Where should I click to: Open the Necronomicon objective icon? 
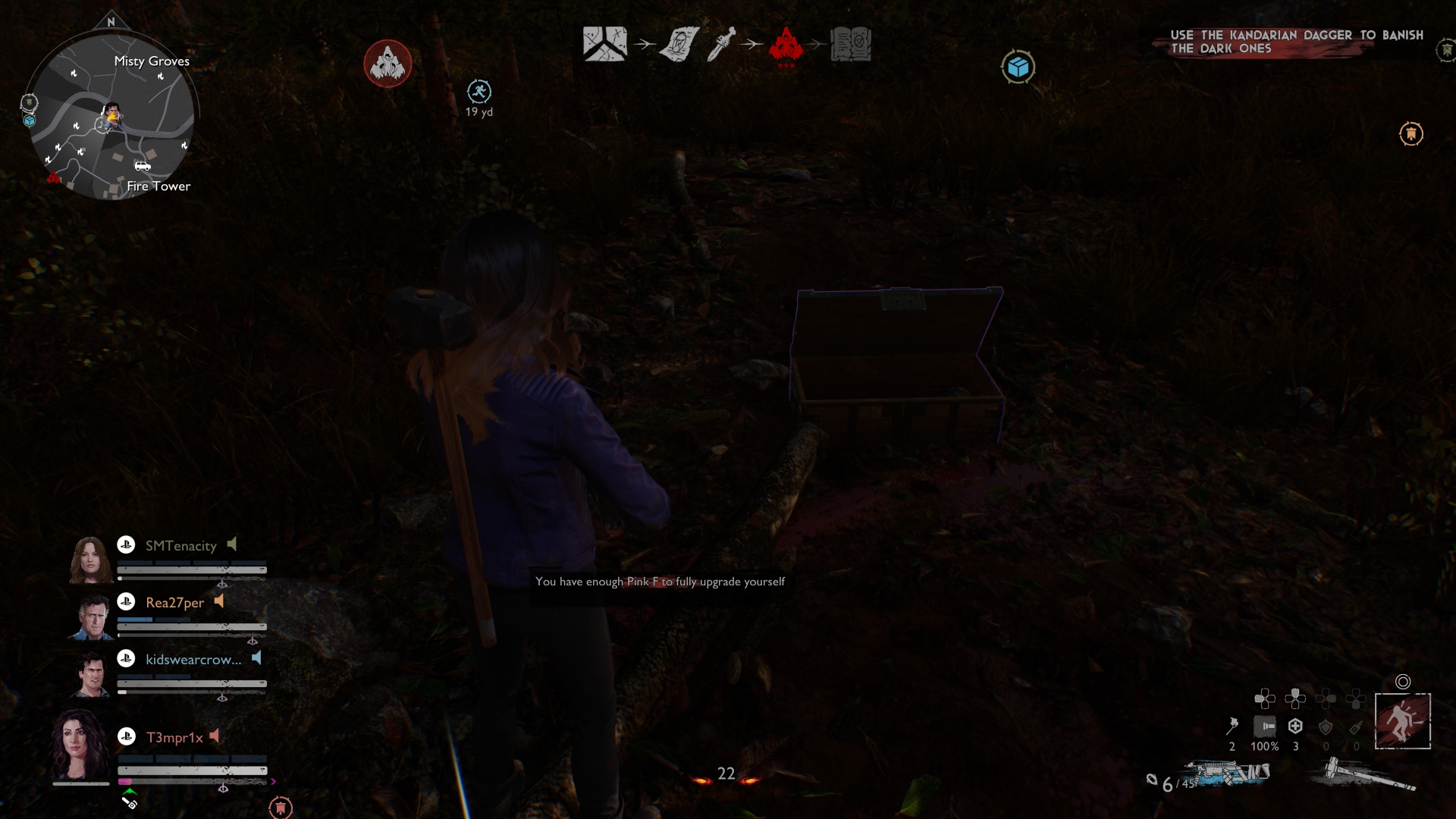click(852, 45)
